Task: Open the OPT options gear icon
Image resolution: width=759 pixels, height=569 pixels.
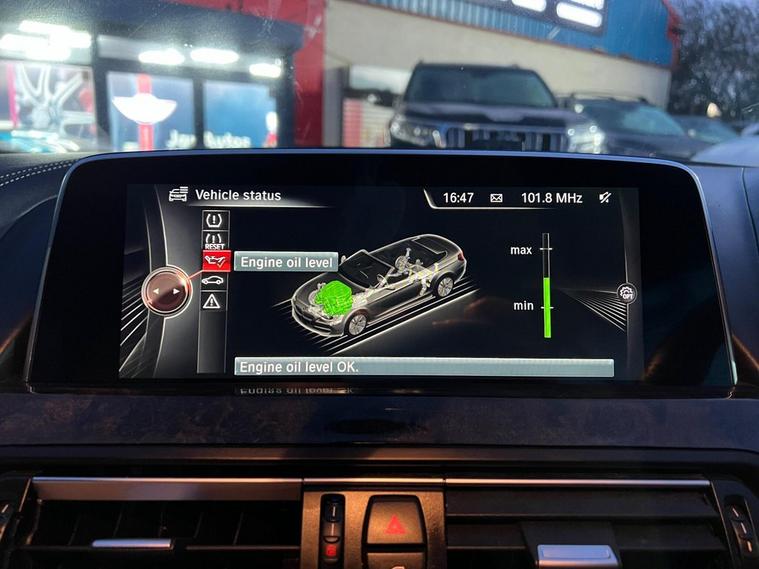Action: 626,293
